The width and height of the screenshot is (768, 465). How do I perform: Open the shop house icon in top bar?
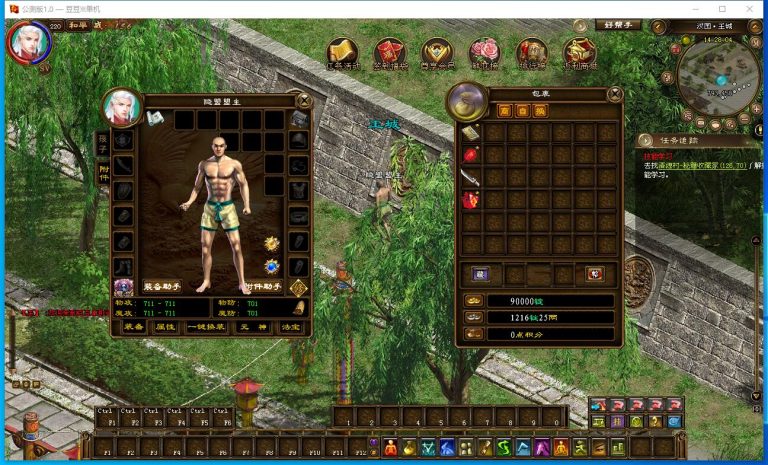578,52
